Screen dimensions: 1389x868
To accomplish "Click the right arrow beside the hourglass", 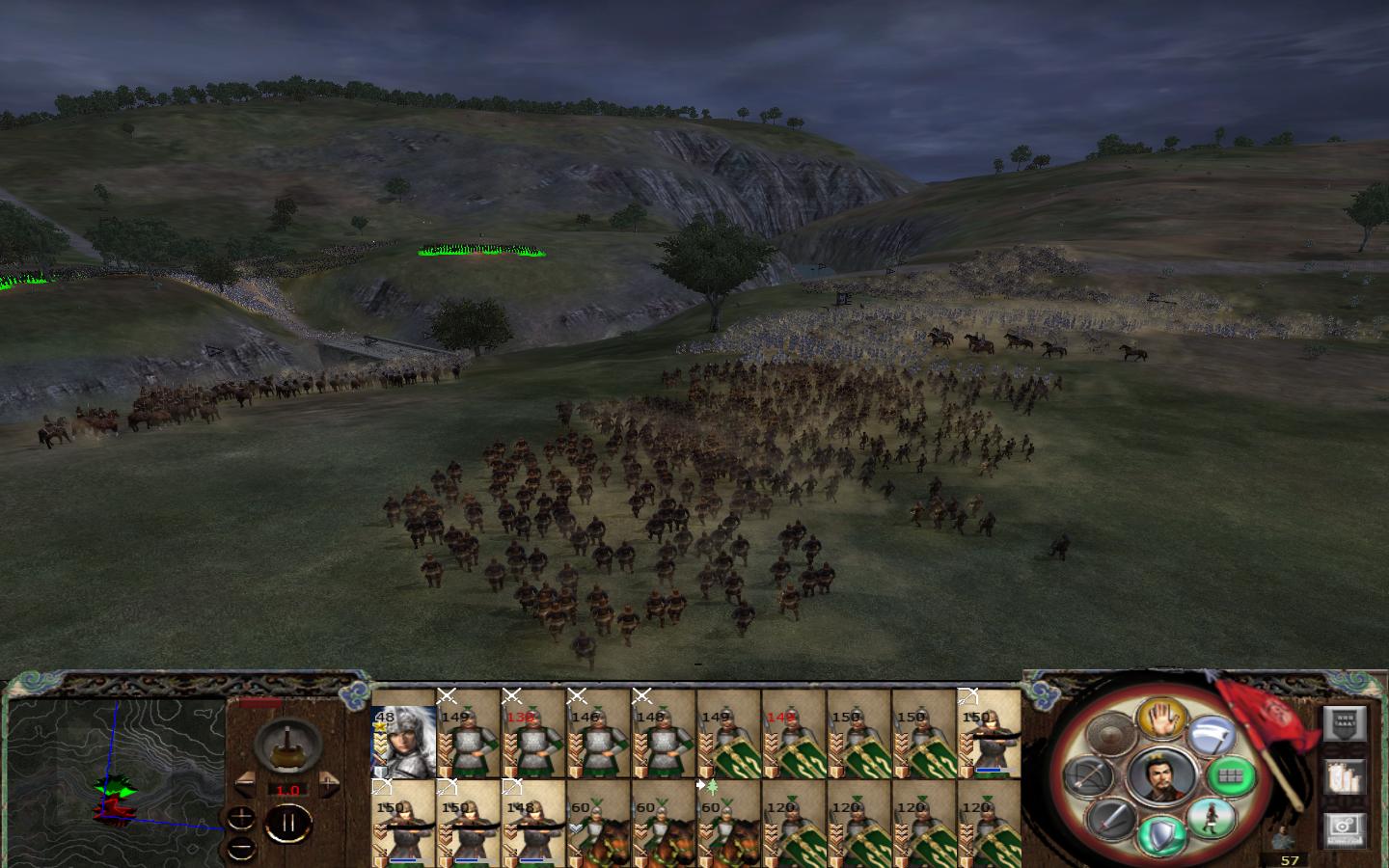I will click(329, 784).
